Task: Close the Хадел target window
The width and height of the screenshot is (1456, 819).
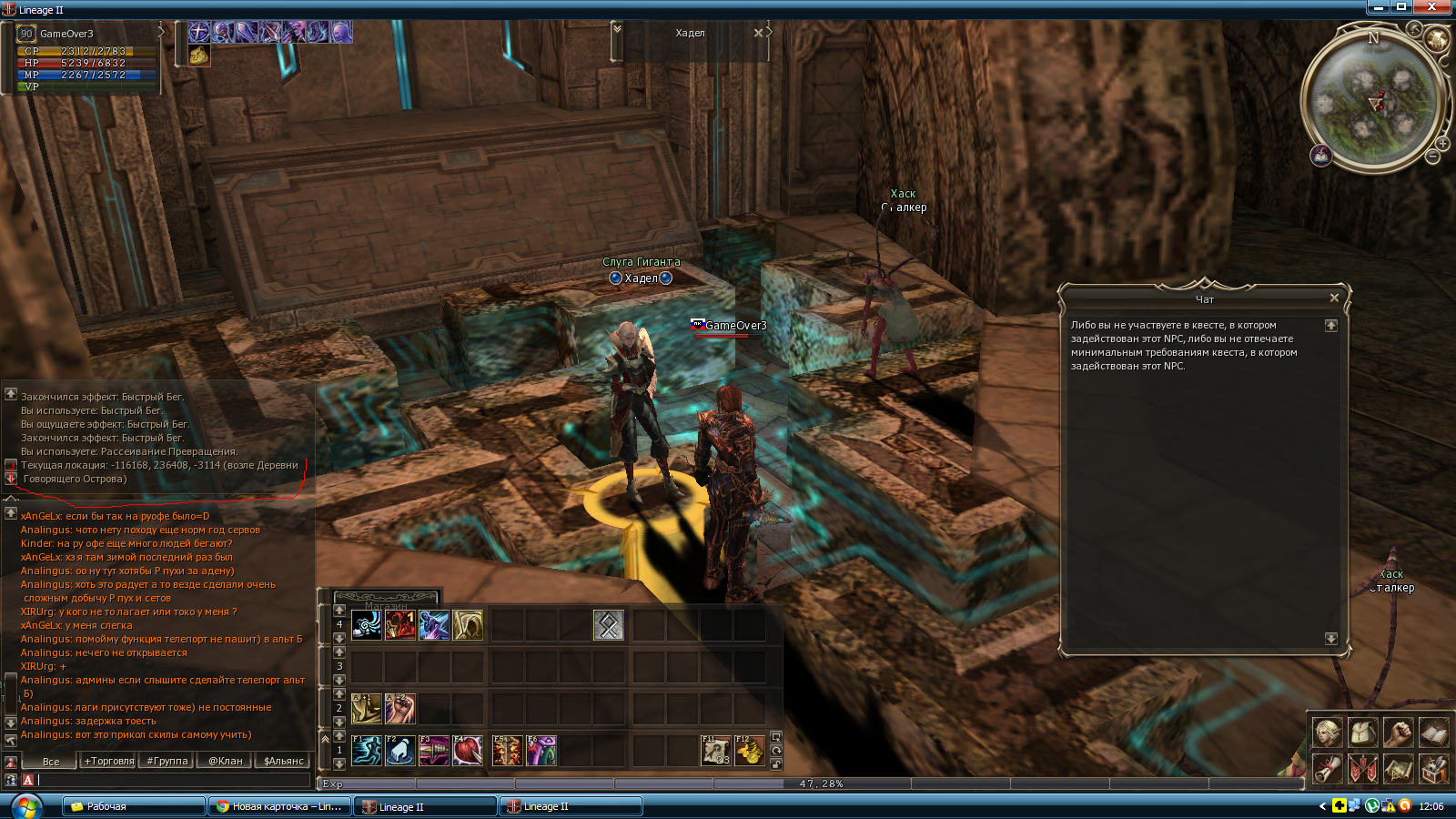Action: [x=758, y=33]
